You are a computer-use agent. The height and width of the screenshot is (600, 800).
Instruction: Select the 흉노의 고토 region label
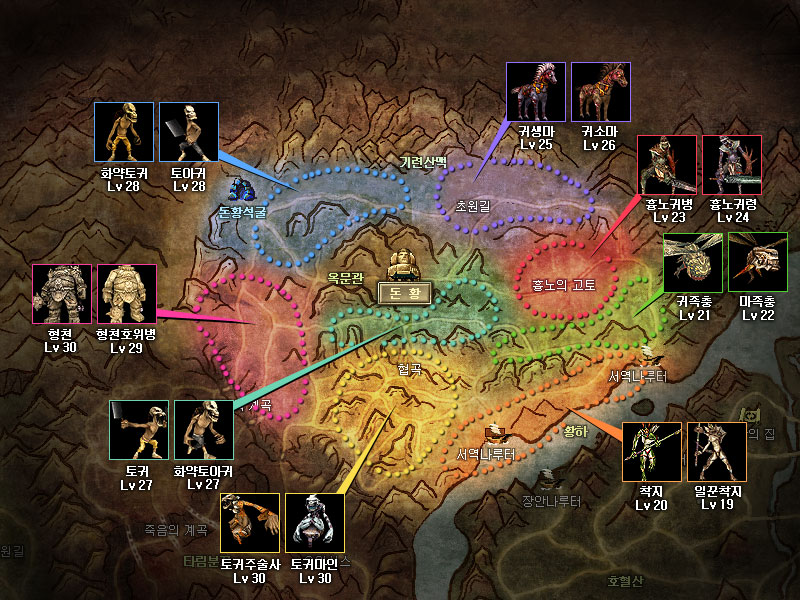(563, 284)
